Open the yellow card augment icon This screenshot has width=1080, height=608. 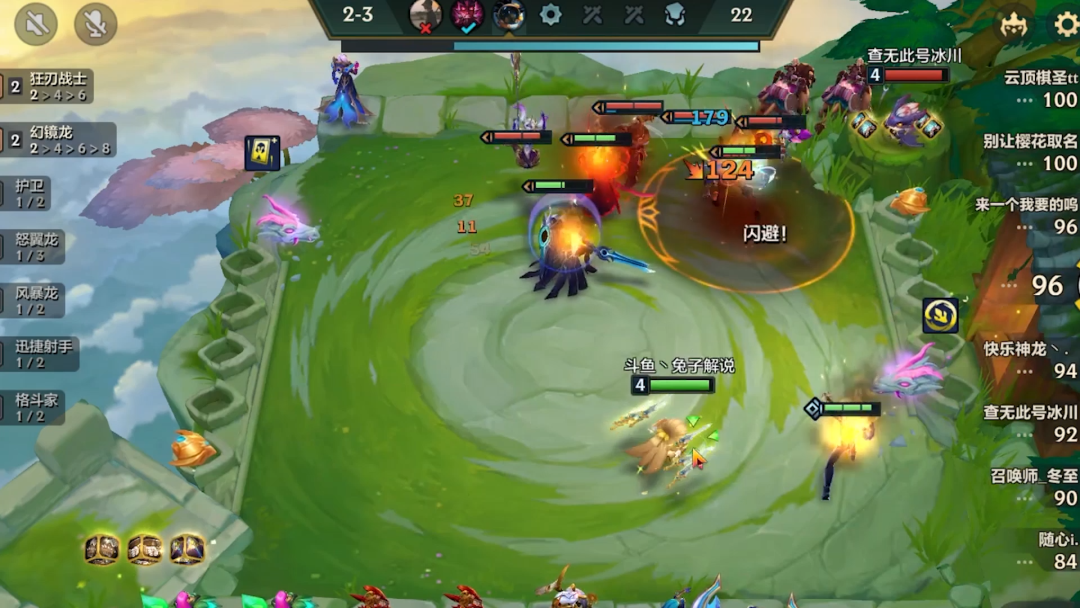tap(262, 153)
